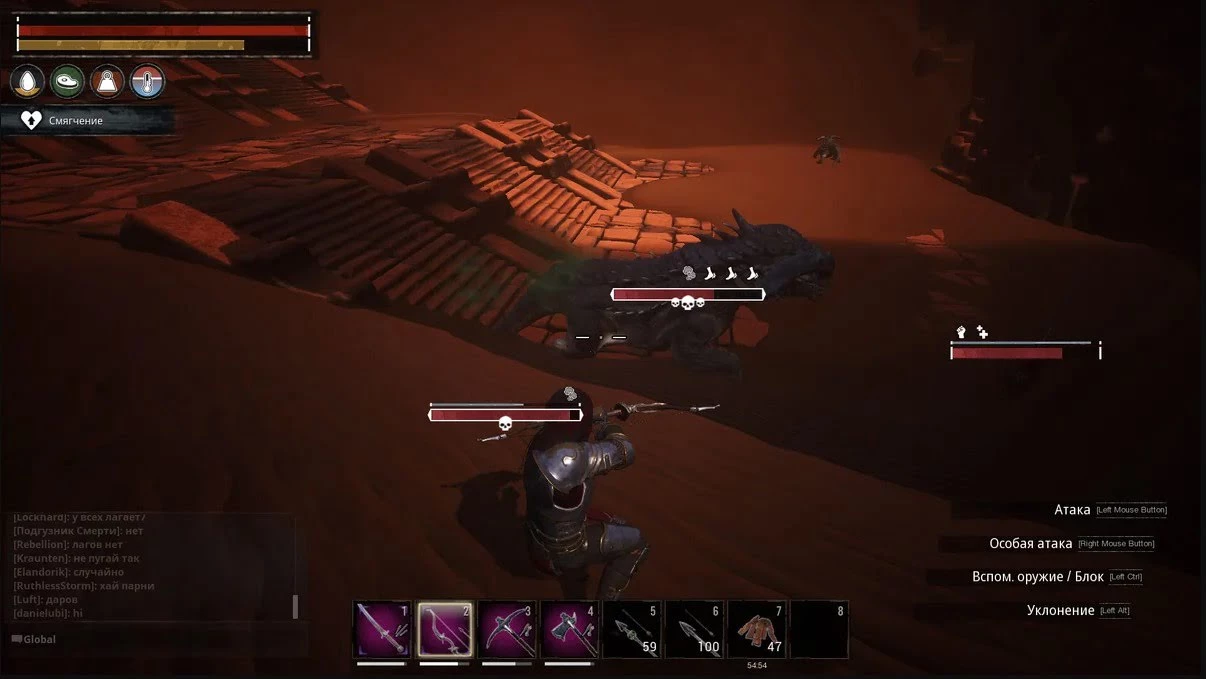Viewport: 1206px width, 679px height.
Task: Click the weight encumbrance status icon
Action: click(x=107, y=81)
